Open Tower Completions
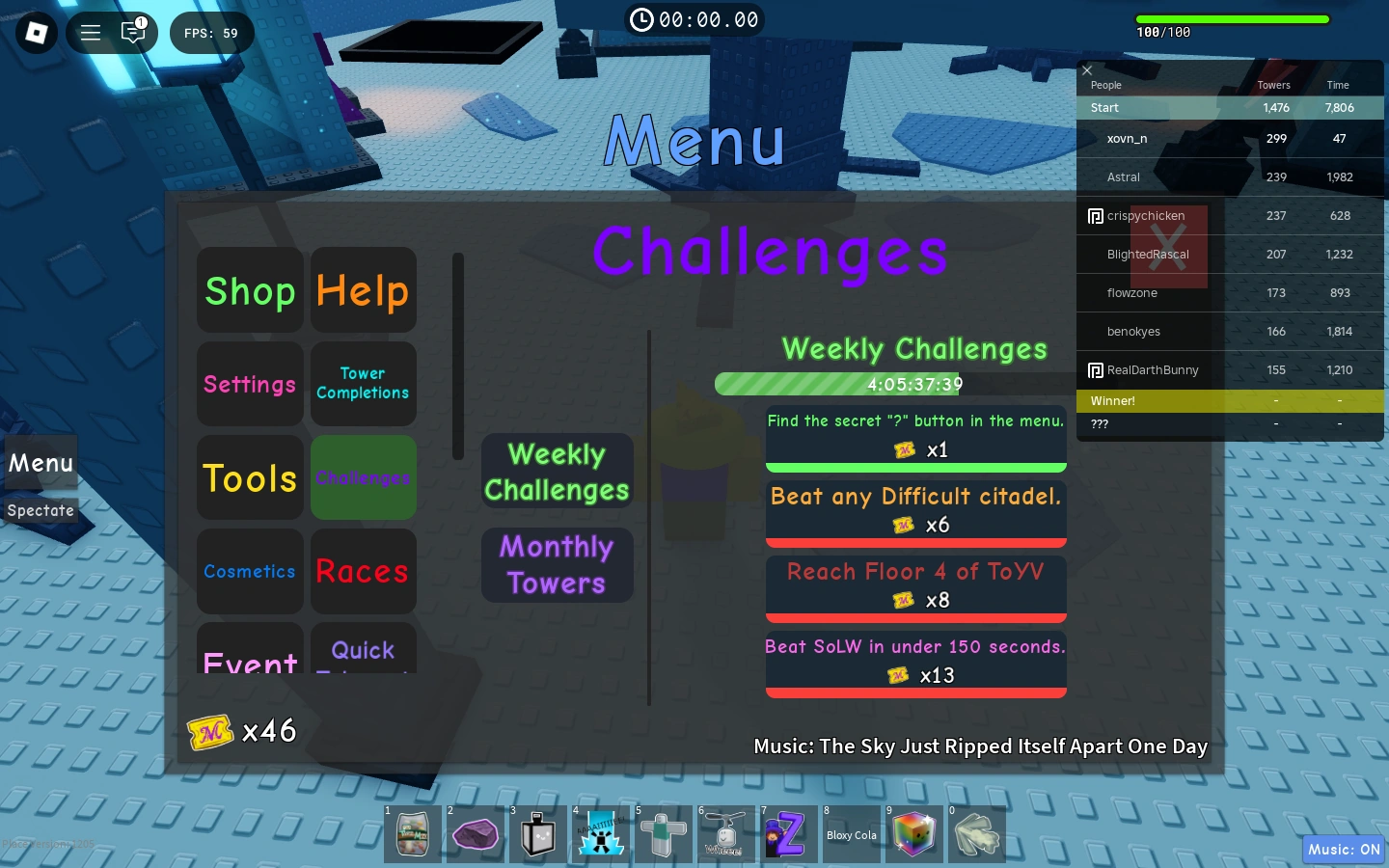The image size is (1389, 868). (x=364, y=384)
